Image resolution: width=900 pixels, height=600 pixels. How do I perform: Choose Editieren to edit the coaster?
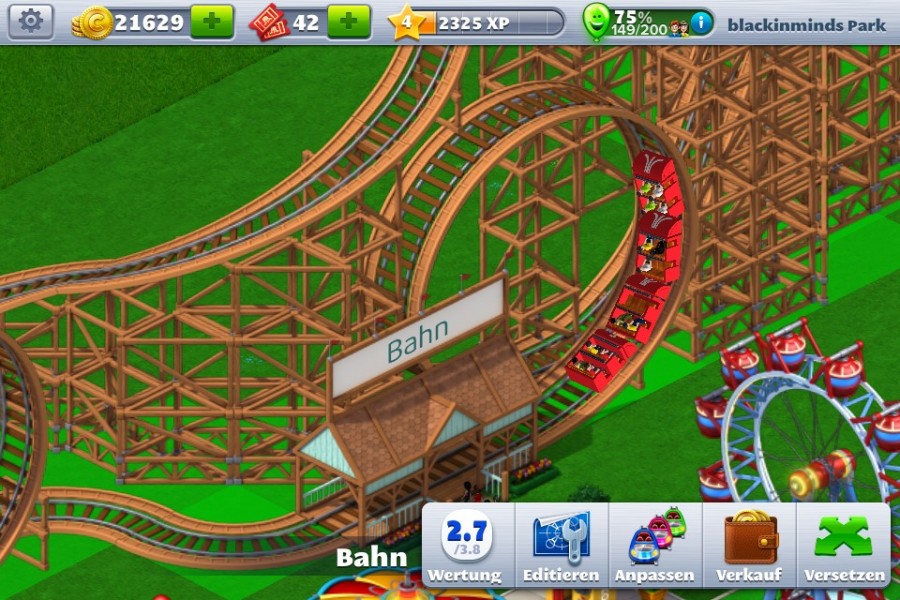[x=560, y=547]
